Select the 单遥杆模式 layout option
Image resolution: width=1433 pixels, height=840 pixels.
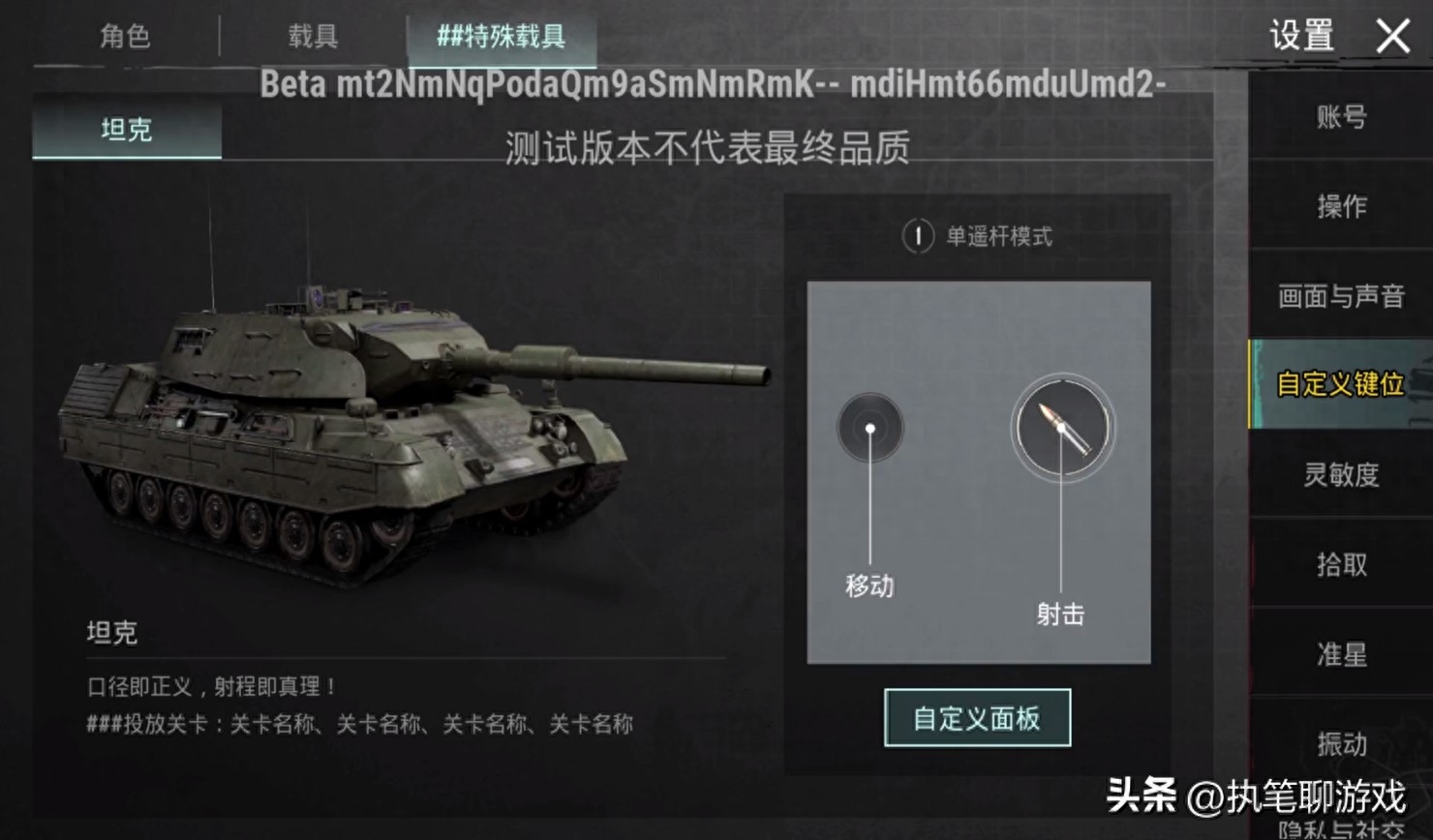click(978, 236)
